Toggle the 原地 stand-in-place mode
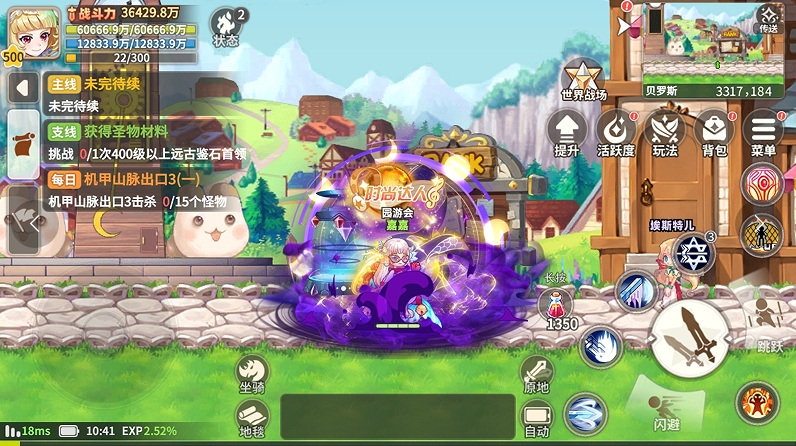The image size is (796, 446). tap(536, 374)
